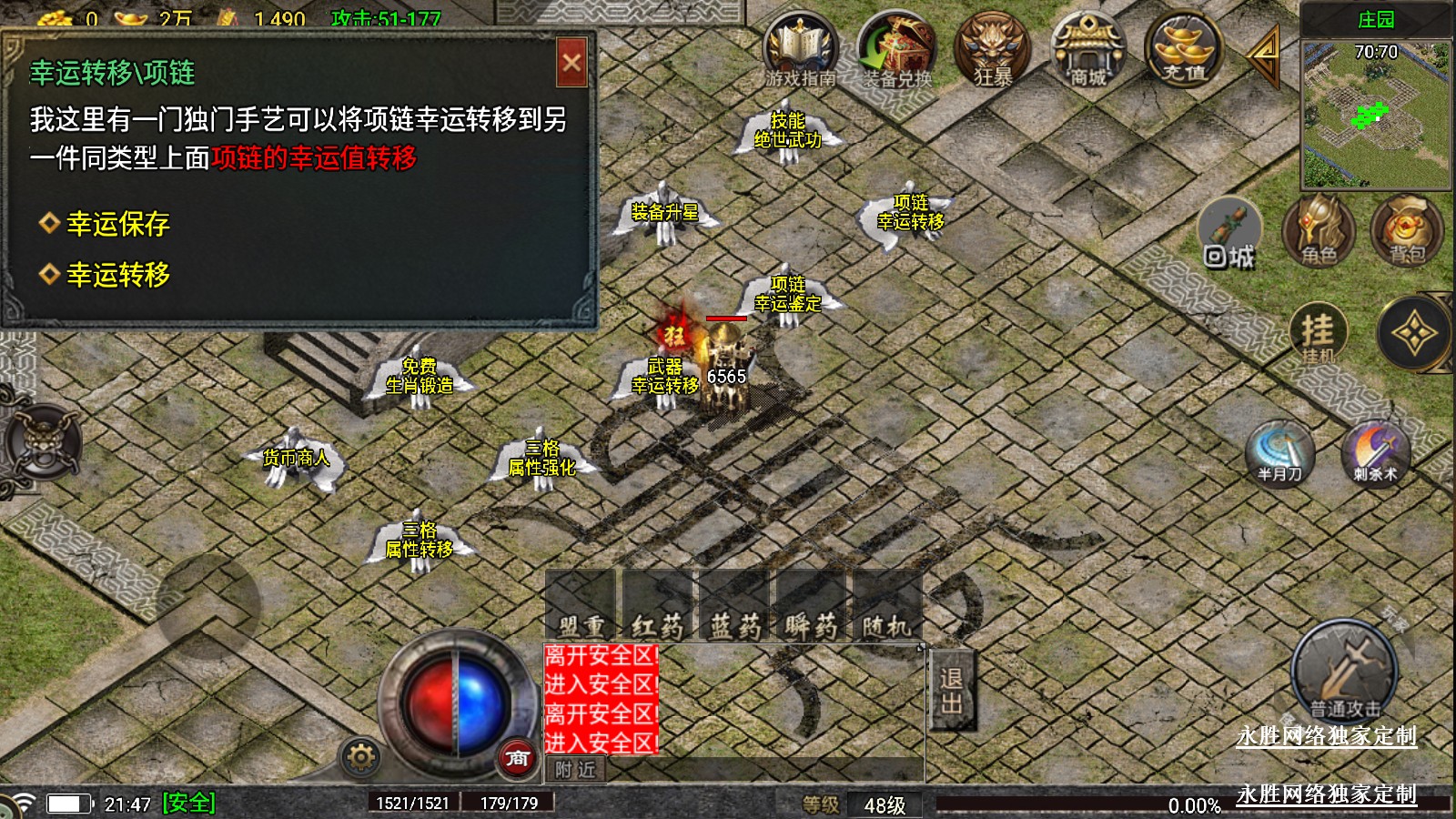
Task: Open the 商城 shop
Action: tap(1087, 50)
